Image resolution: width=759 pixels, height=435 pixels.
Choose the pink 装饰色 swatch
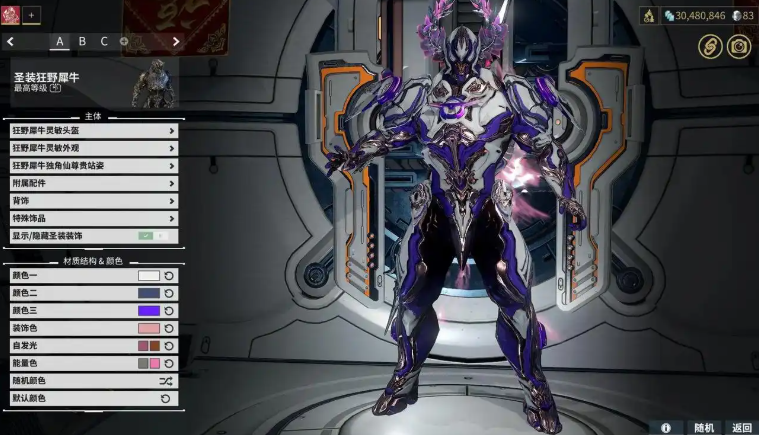coord(149,328)
